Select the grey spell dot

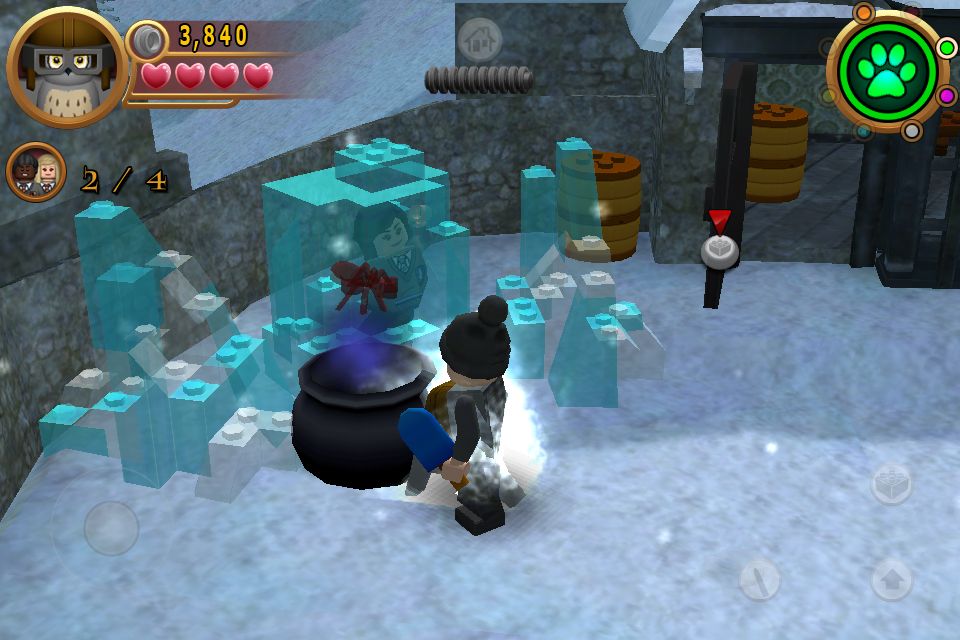[911, 131]
